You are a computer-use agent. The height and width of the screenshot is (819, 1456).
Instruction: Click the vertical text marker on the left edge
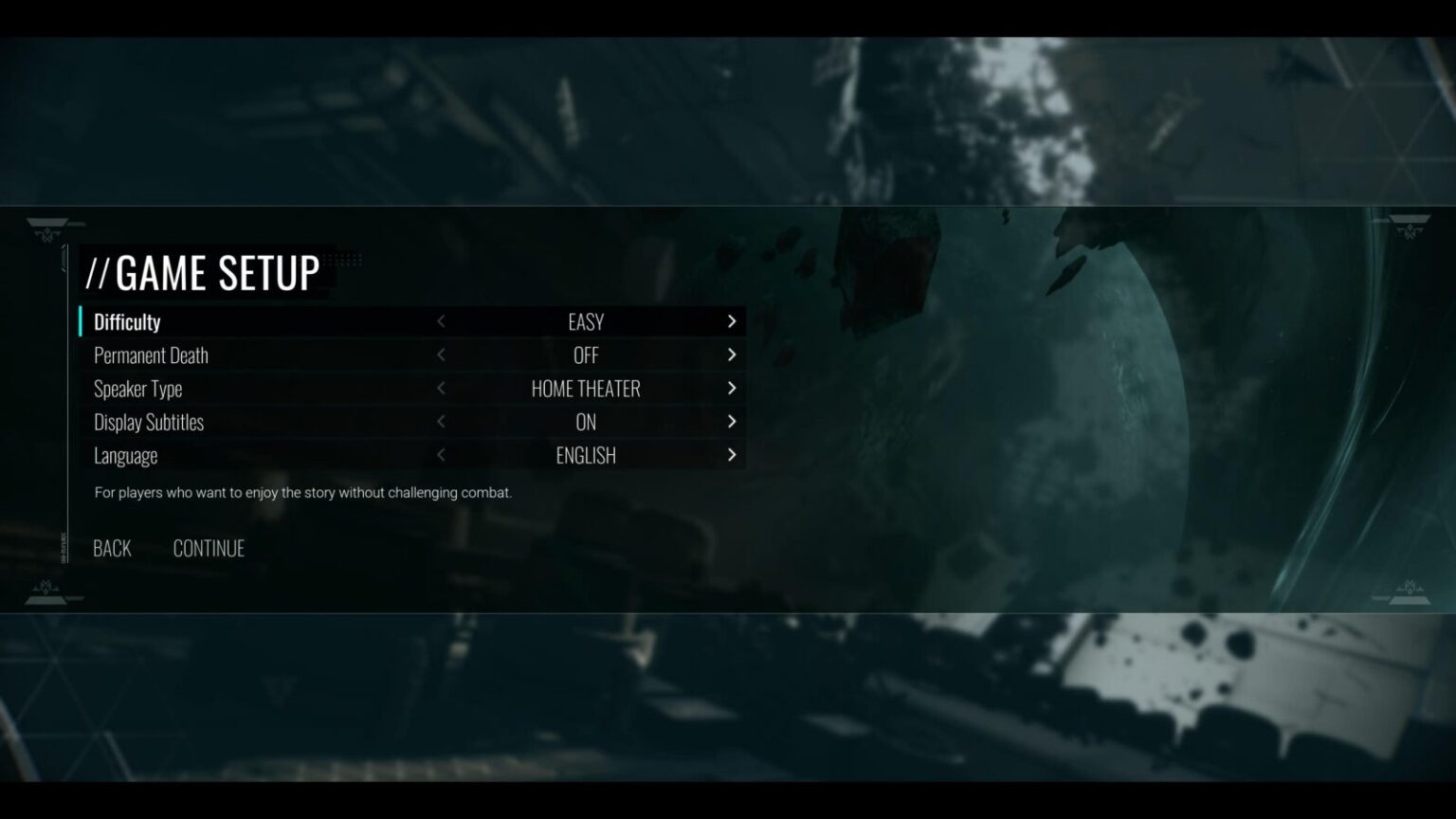(x=64, y=548)
